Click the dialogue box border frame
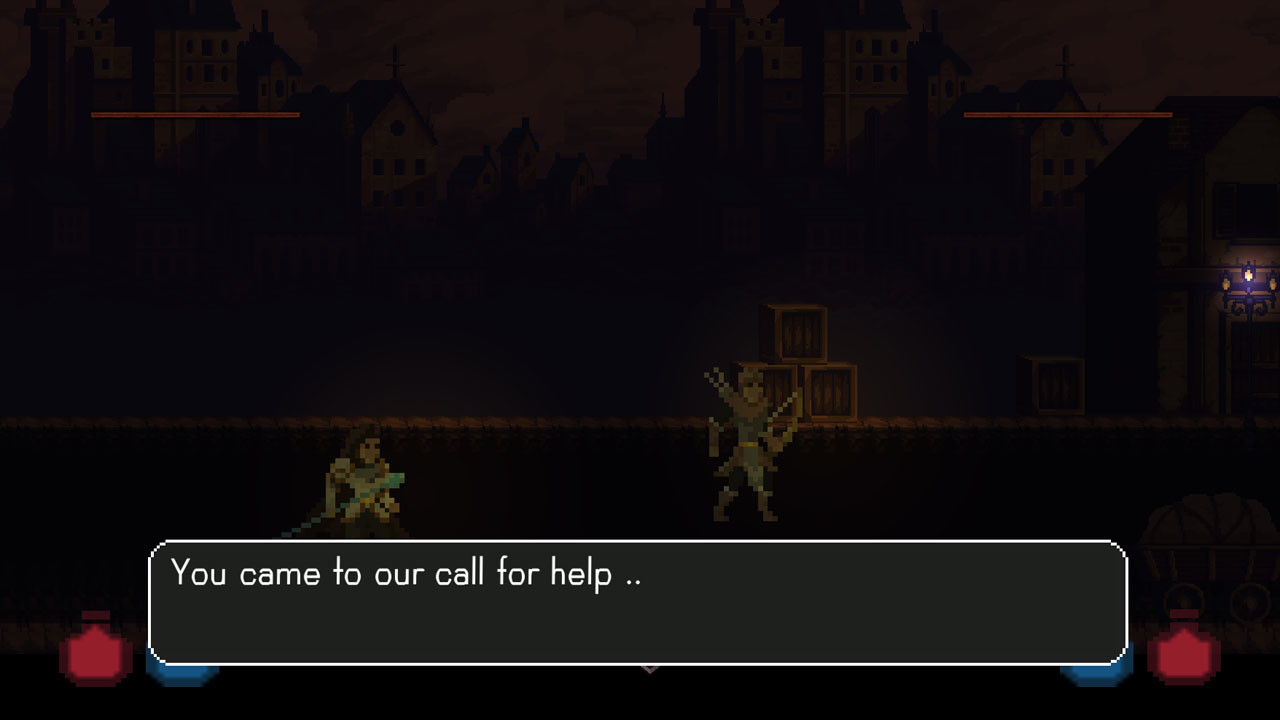 coord(640,541)
